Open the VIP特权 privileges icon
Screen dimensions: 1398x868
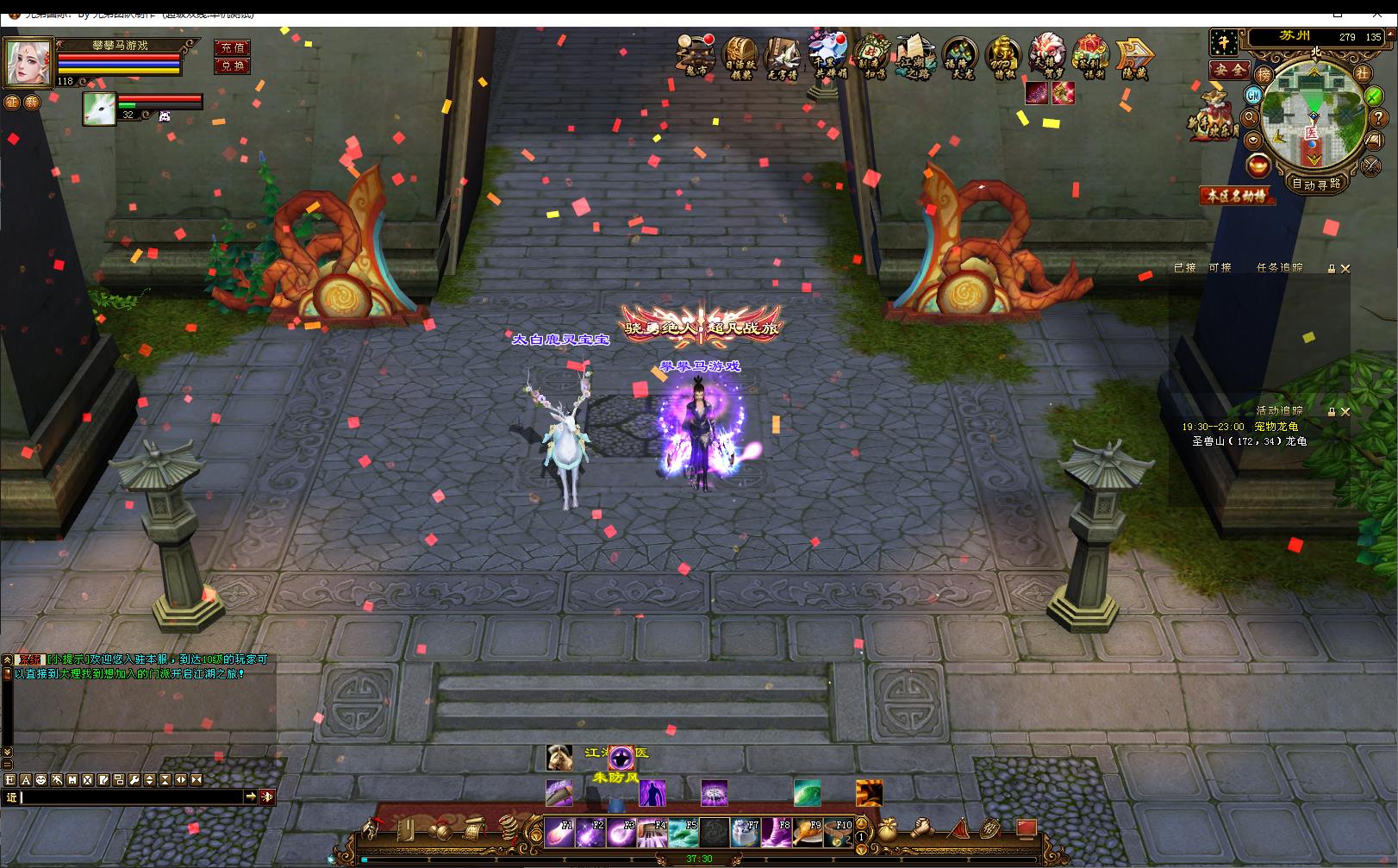point(1003,57)
